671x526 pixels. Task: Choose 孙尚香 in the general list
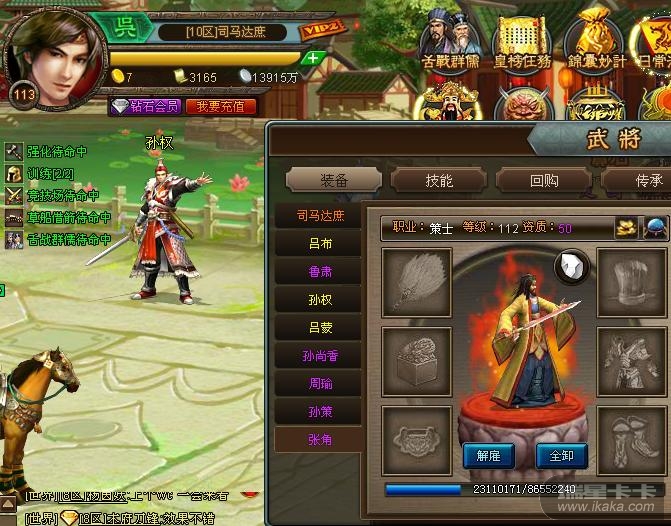[320, 355]
